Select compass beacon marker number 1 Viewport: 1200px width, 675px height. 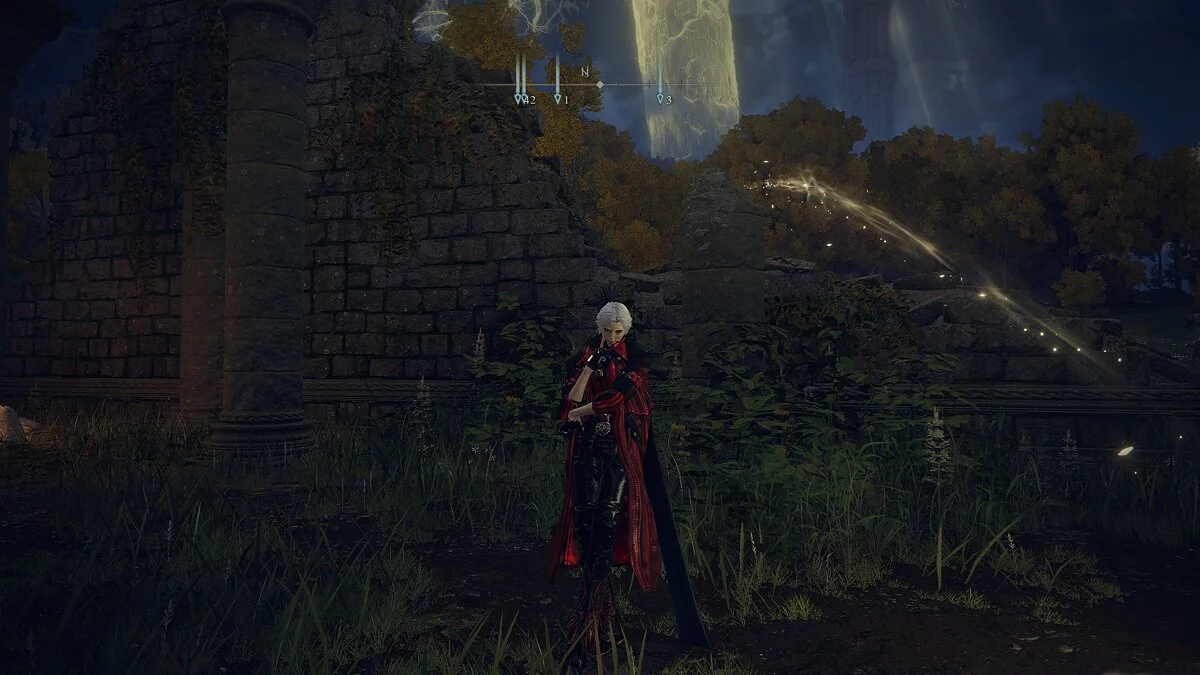coord(558,99)
